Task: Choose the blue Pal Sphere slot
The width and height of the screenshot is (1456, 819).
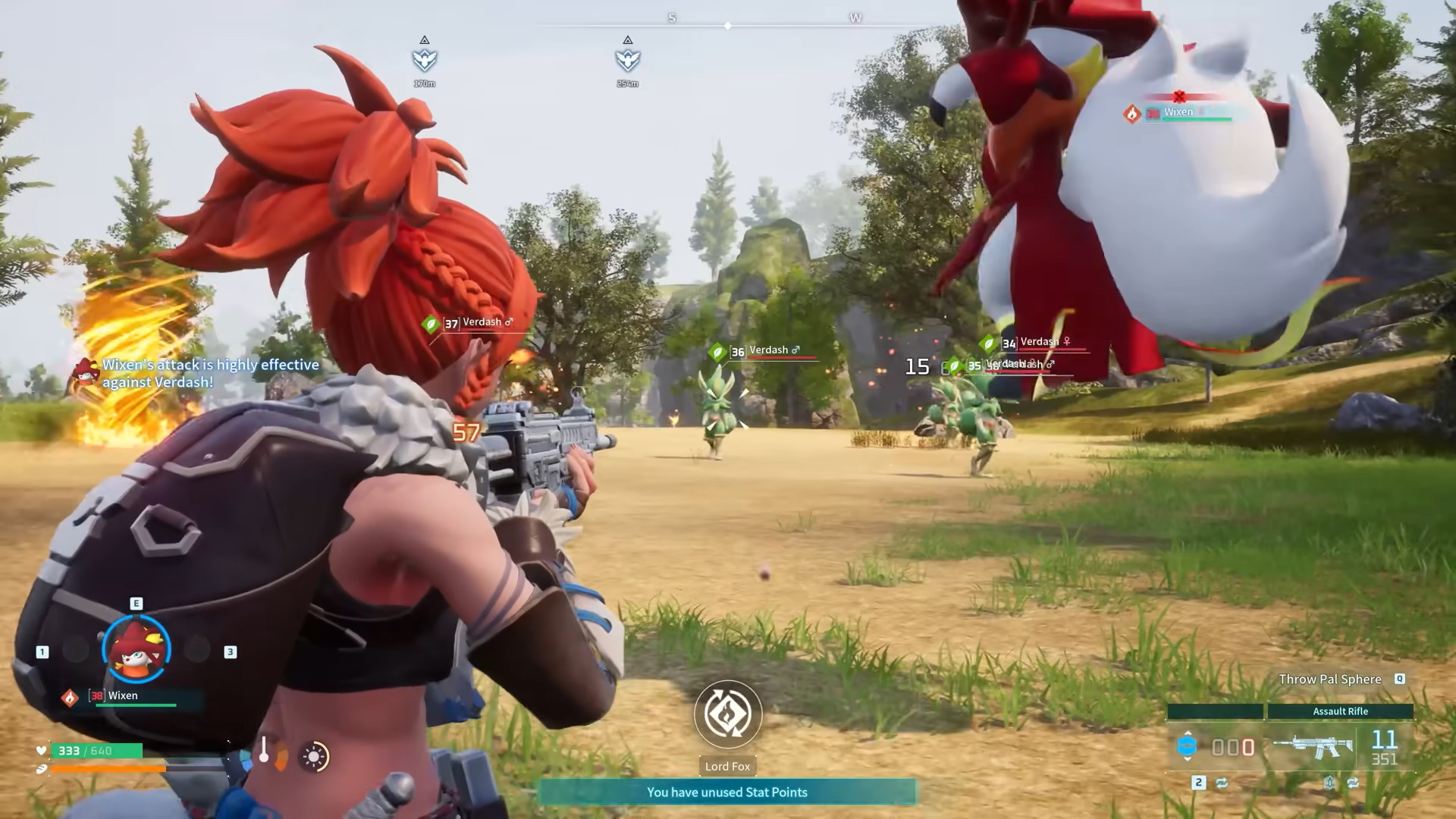Action: pyautogui.click(x=1187, y=746)
